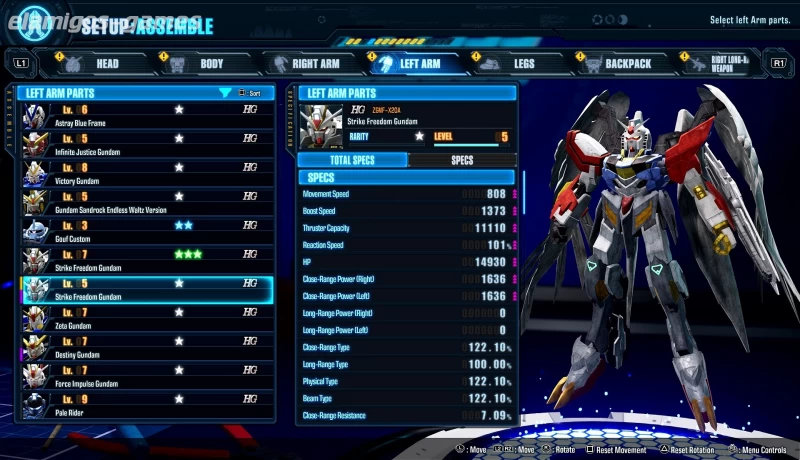Viewport: 800px width, 460px height.
Task: Choose the Gouf Custom left arm
Action: pos(145,231)
